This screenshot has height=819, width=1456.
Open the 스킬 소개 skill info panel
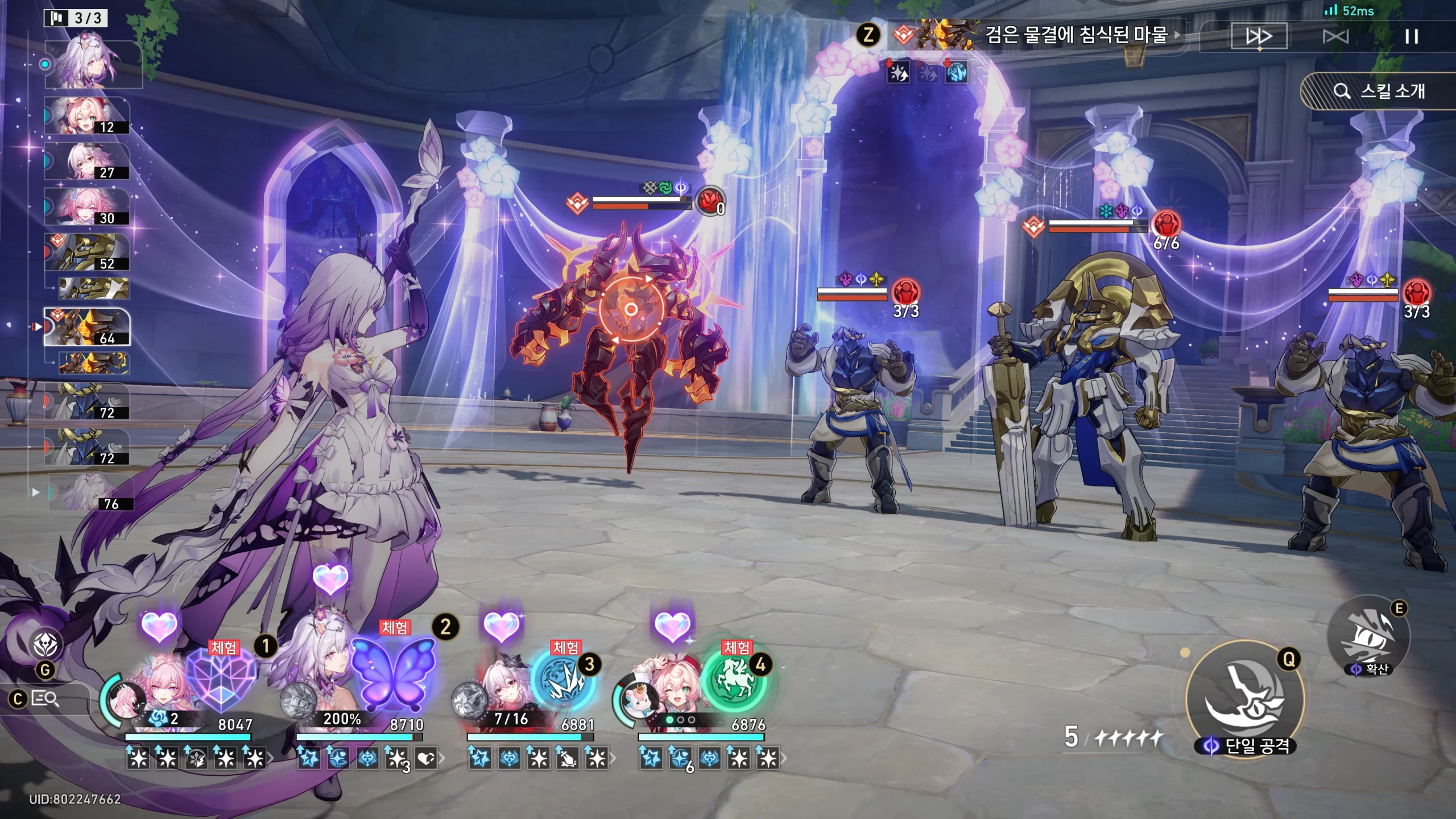(1379, 91)
